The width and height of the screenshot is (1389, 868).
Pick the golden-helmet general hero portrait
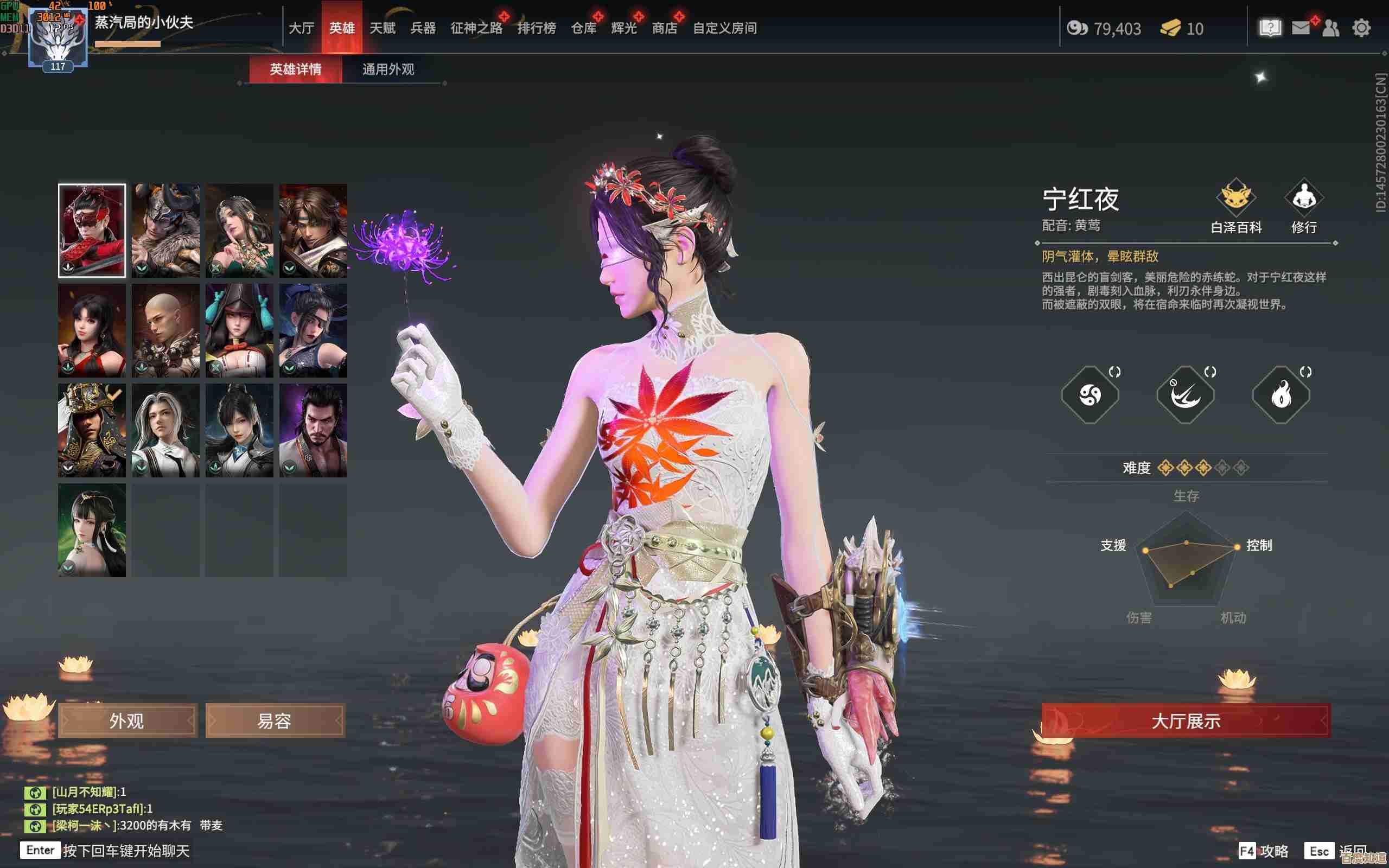tap(92, 430)
